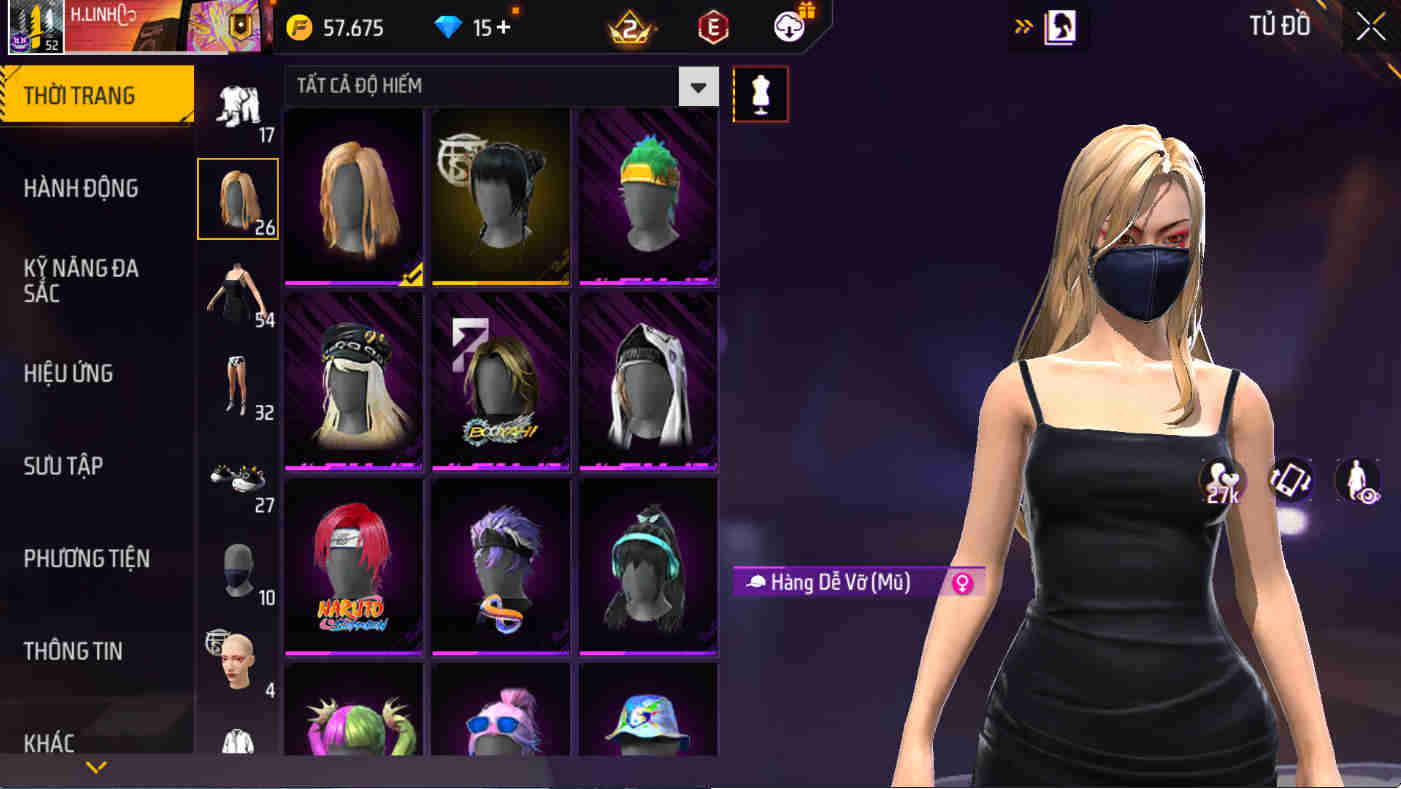
Task: Expand the yellow chevron at sidebar bottom
Action: coord(95,770)
